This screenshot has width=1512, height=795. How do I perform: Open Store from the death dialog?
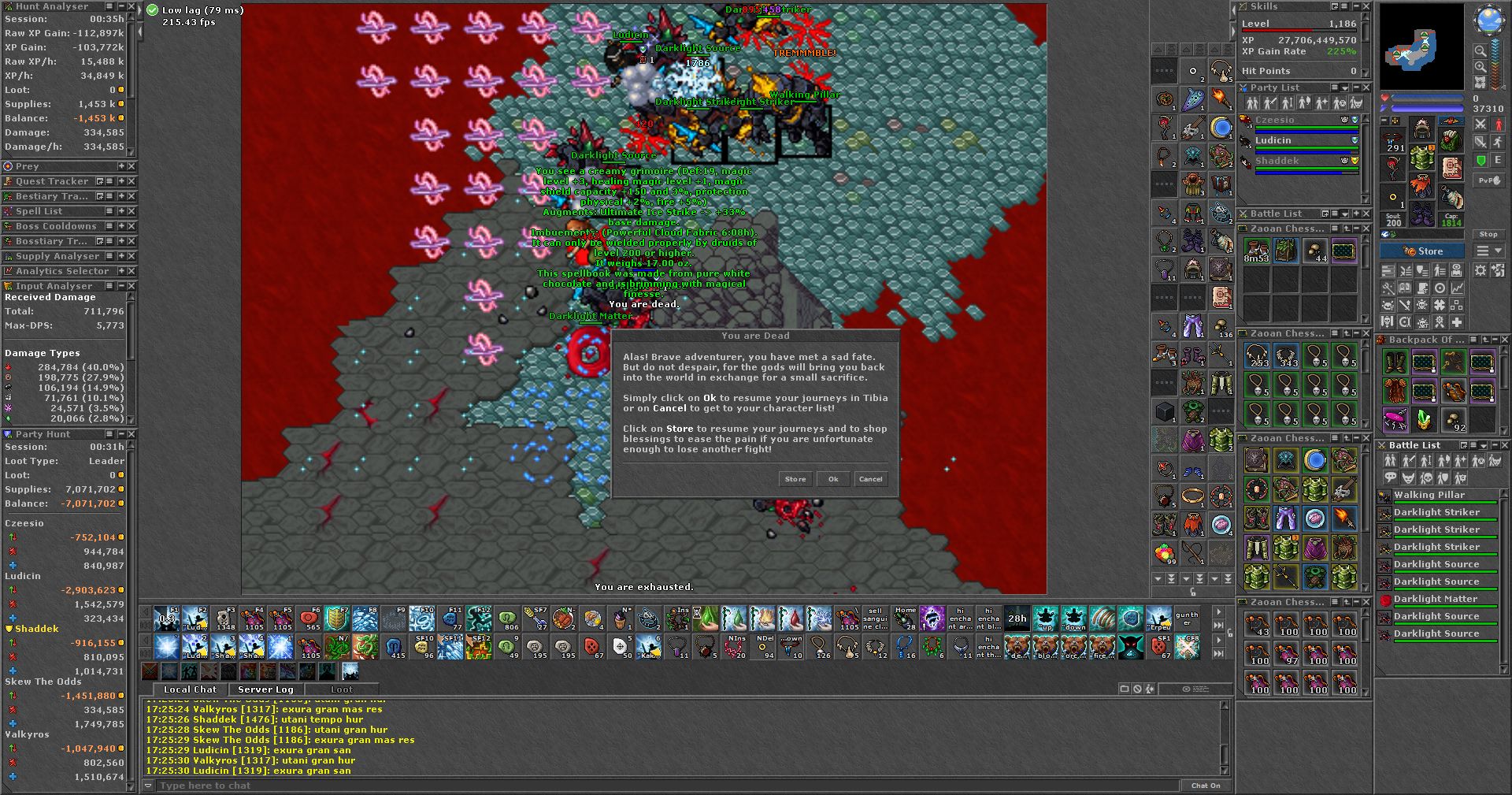tap(795, 479)
